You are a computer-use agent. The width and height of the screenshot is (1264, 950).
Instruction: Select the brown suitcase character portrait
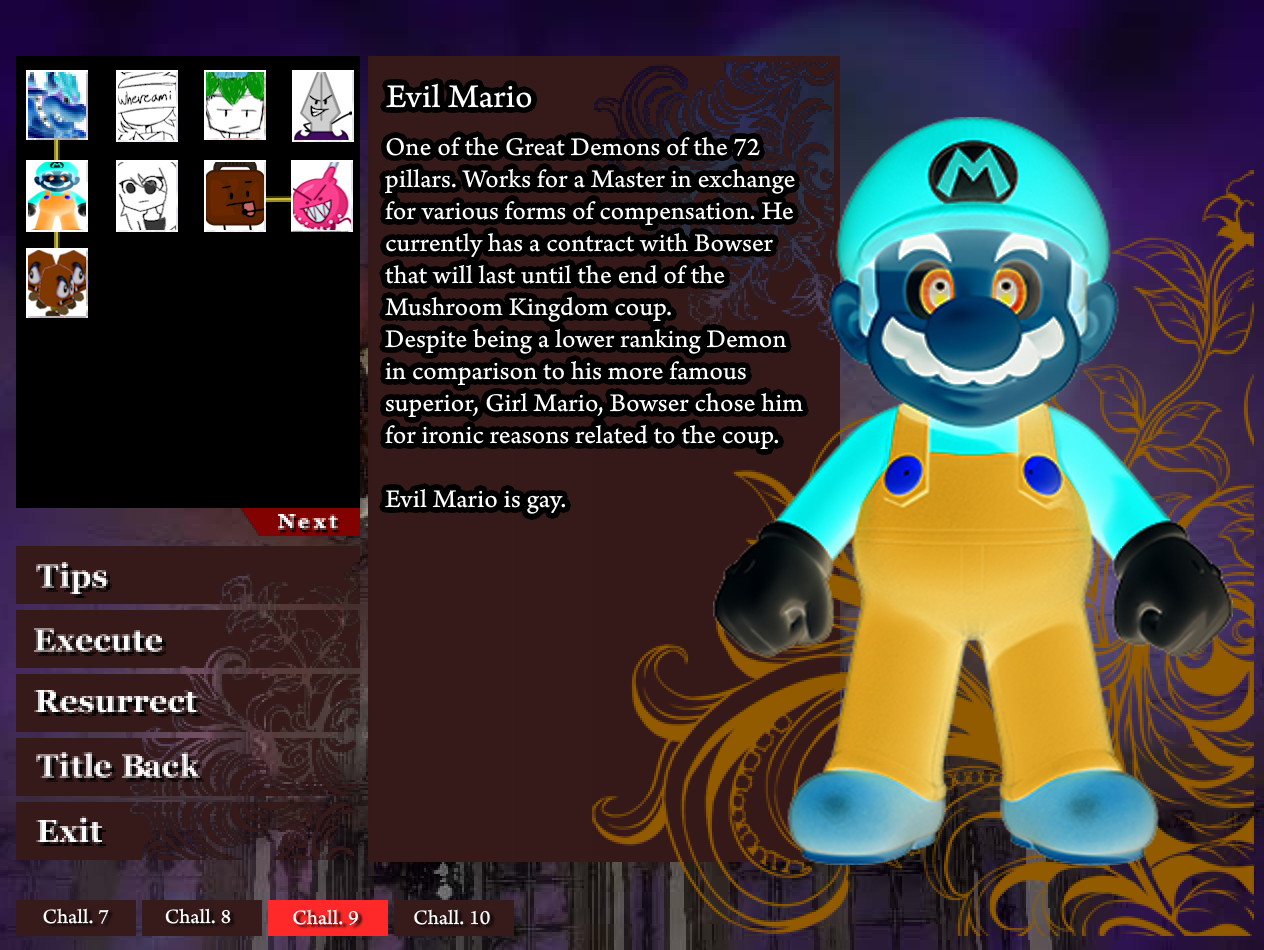[235, 196]
